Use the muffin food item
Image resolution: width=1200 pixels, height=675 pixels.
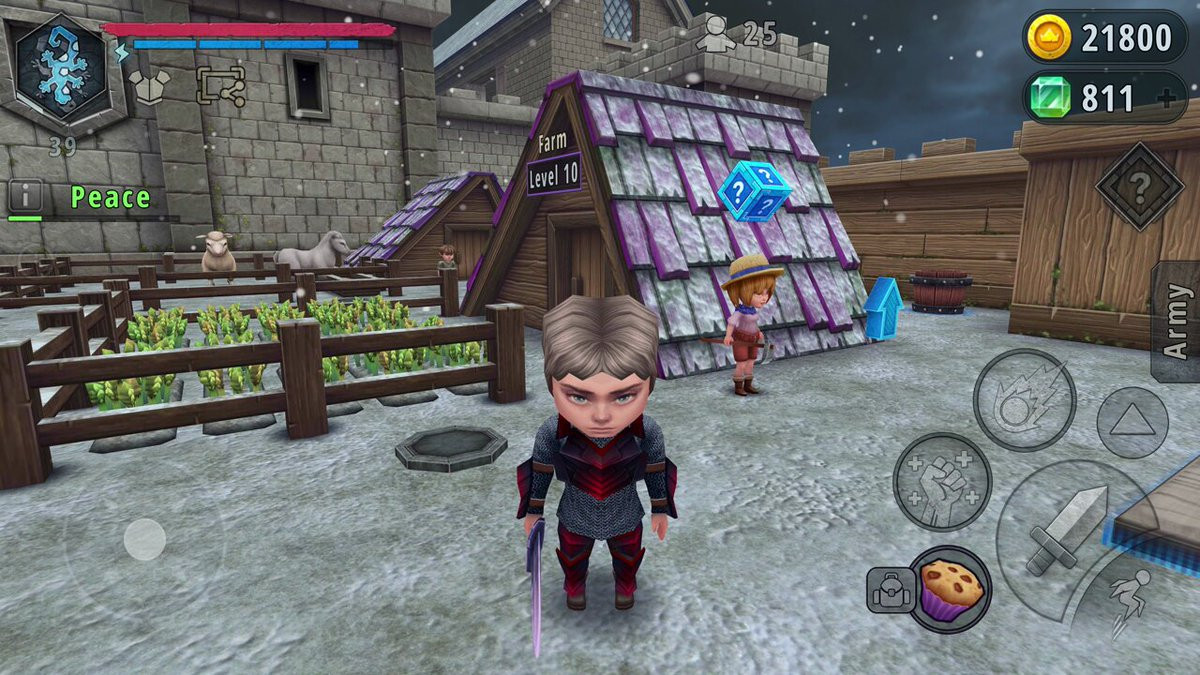click(949, 588)
